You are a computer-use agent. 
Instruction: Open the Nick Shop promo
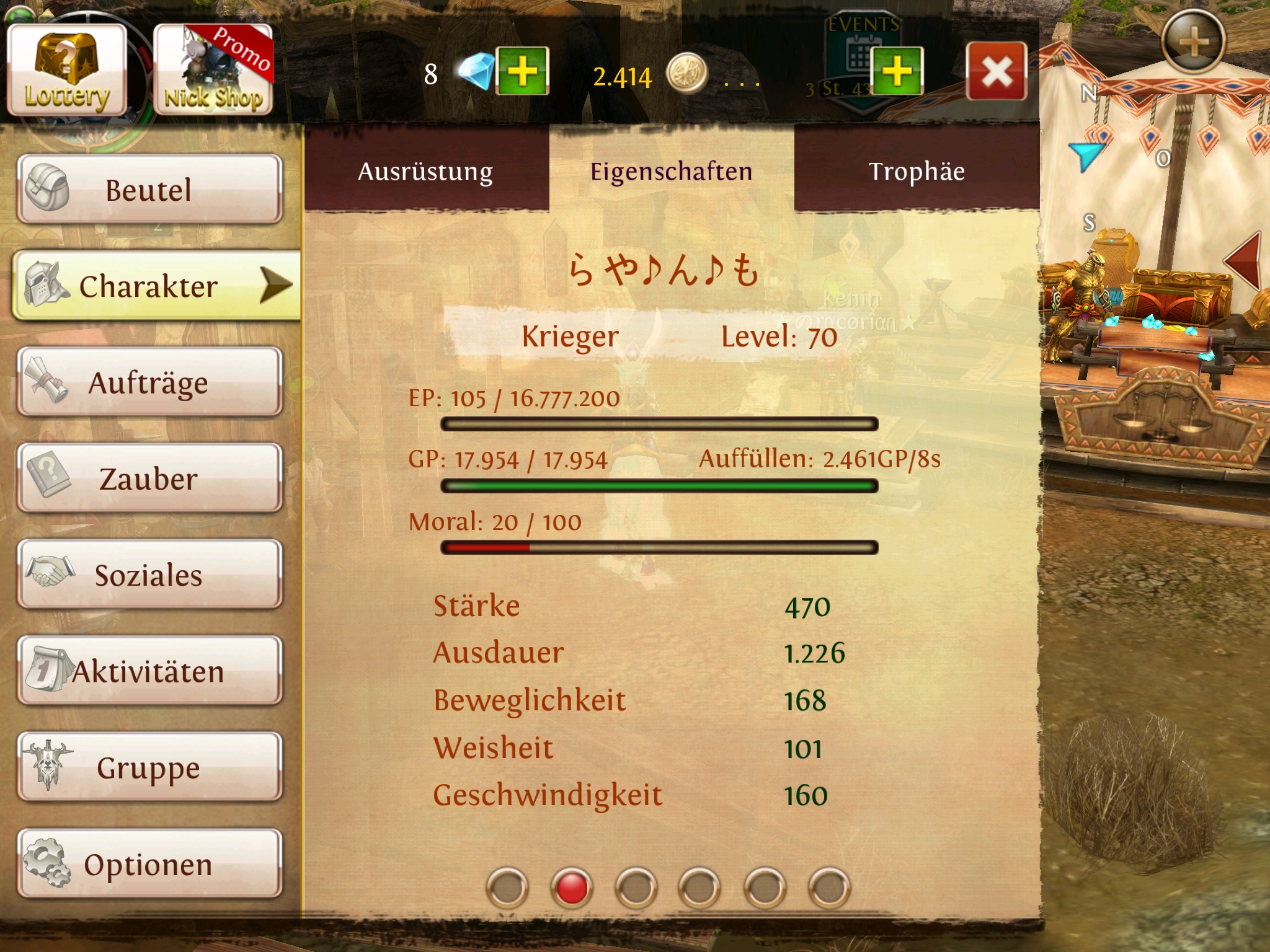click(x=213, y=71)
